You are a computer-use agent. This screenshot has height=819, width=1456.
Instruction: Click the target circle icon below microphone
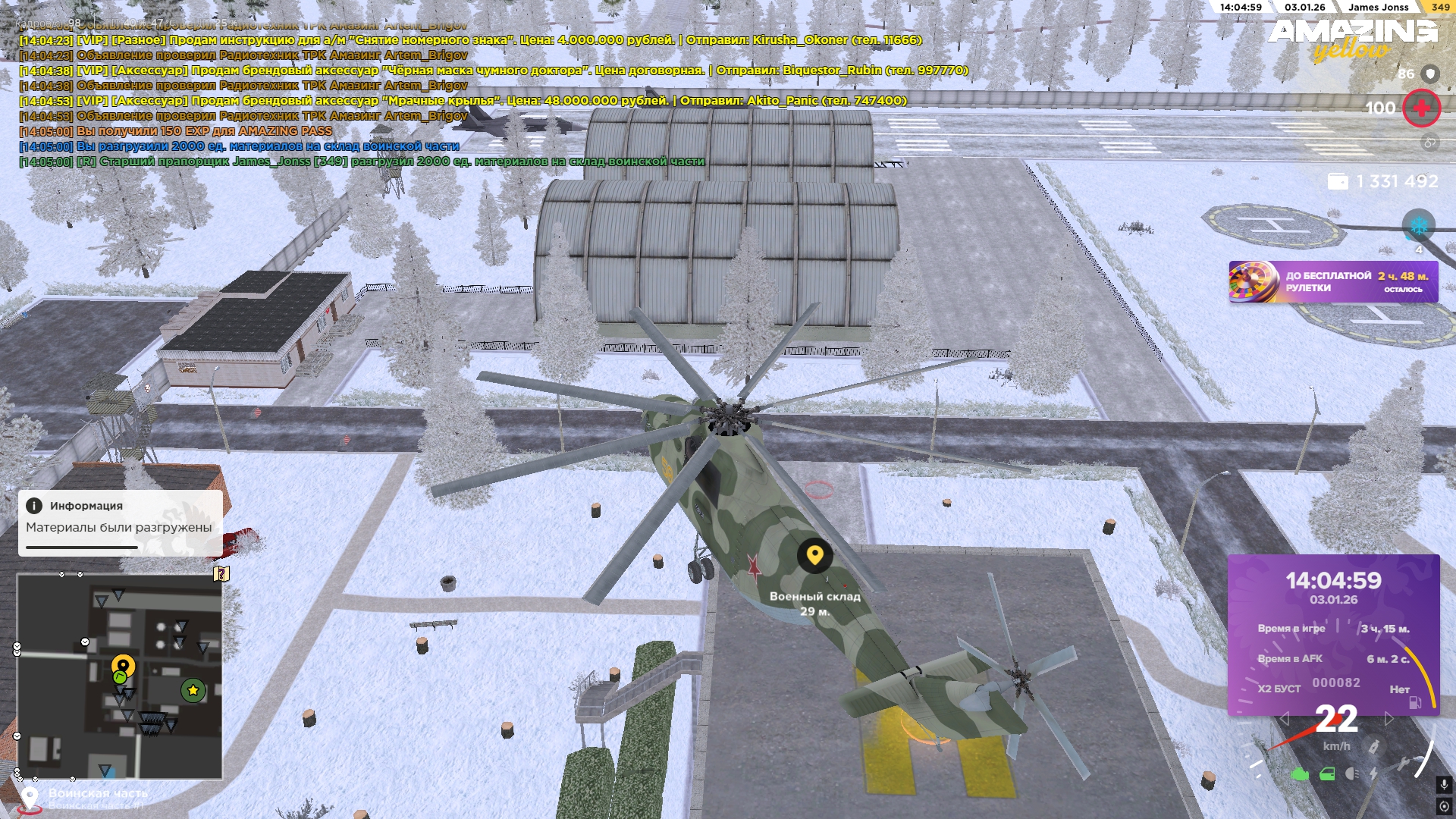point(1444,806)
